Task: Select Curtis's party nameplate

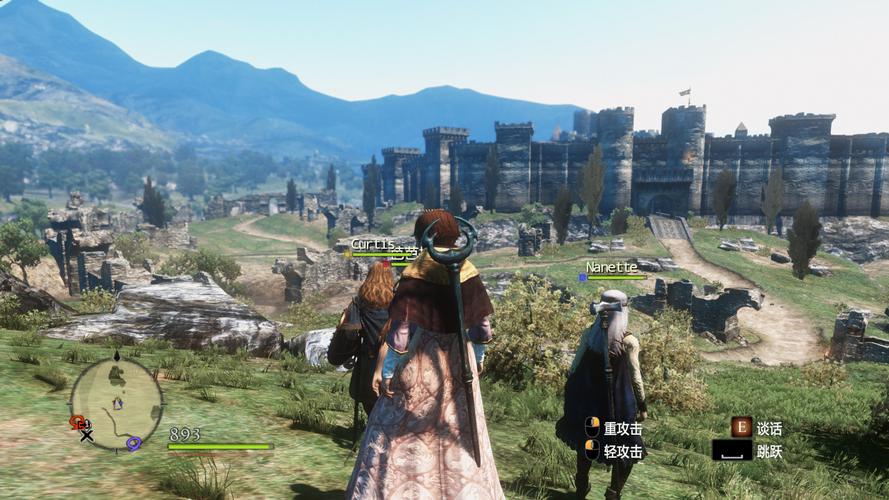Action: [x=370, y=244]
